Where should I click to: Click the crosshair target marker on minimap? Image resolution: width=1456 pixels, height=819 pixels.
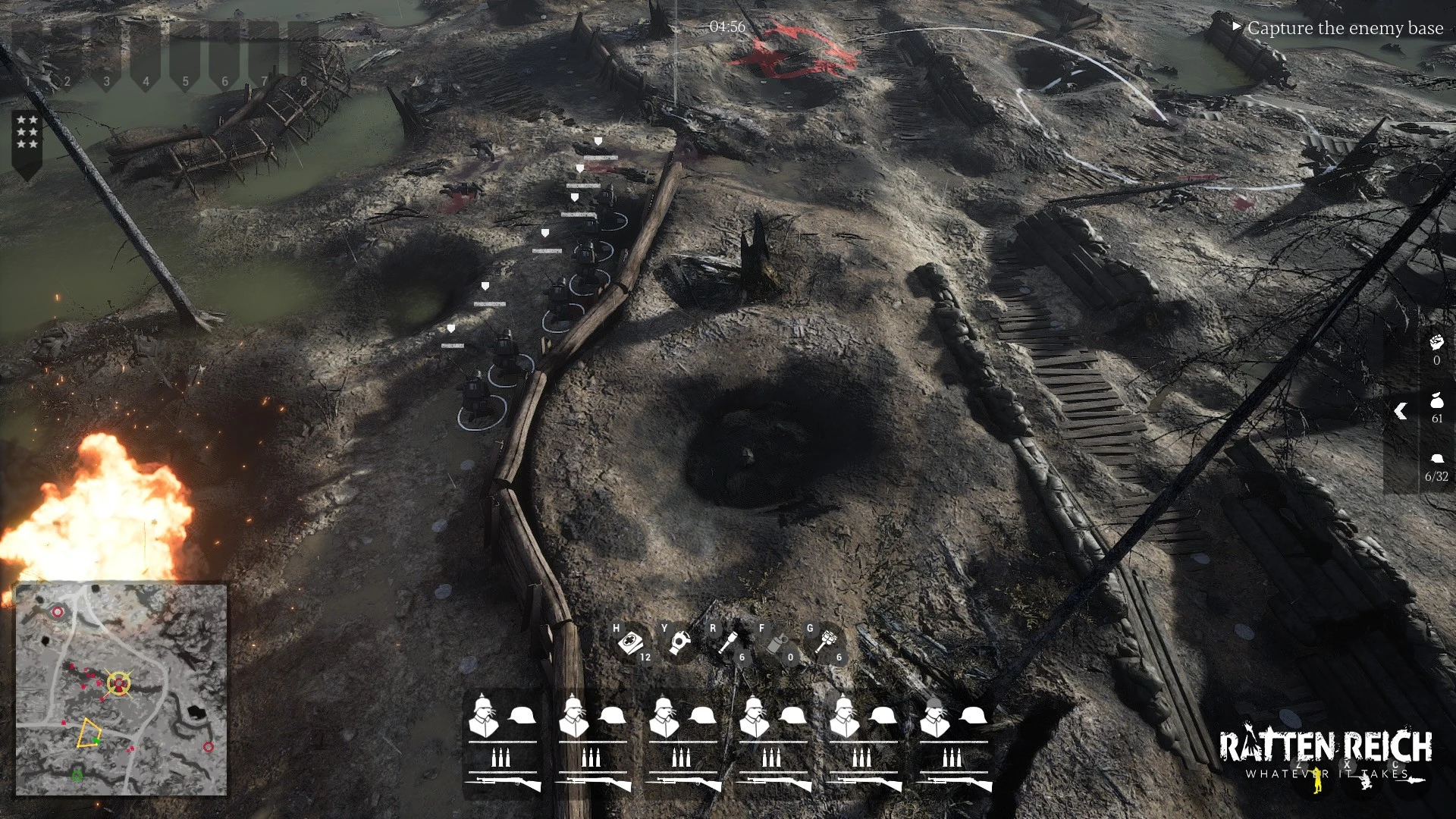(118, 684)
